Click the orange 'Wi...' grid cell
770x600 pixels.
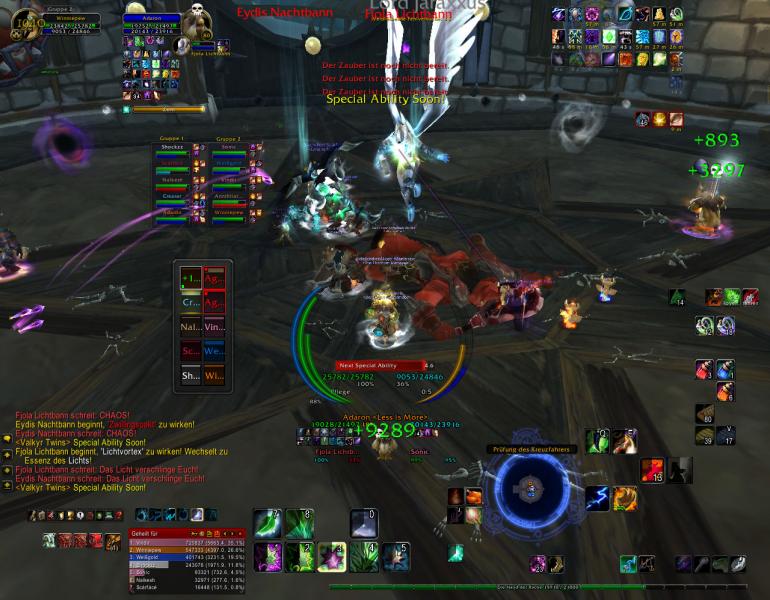point(215,376)
